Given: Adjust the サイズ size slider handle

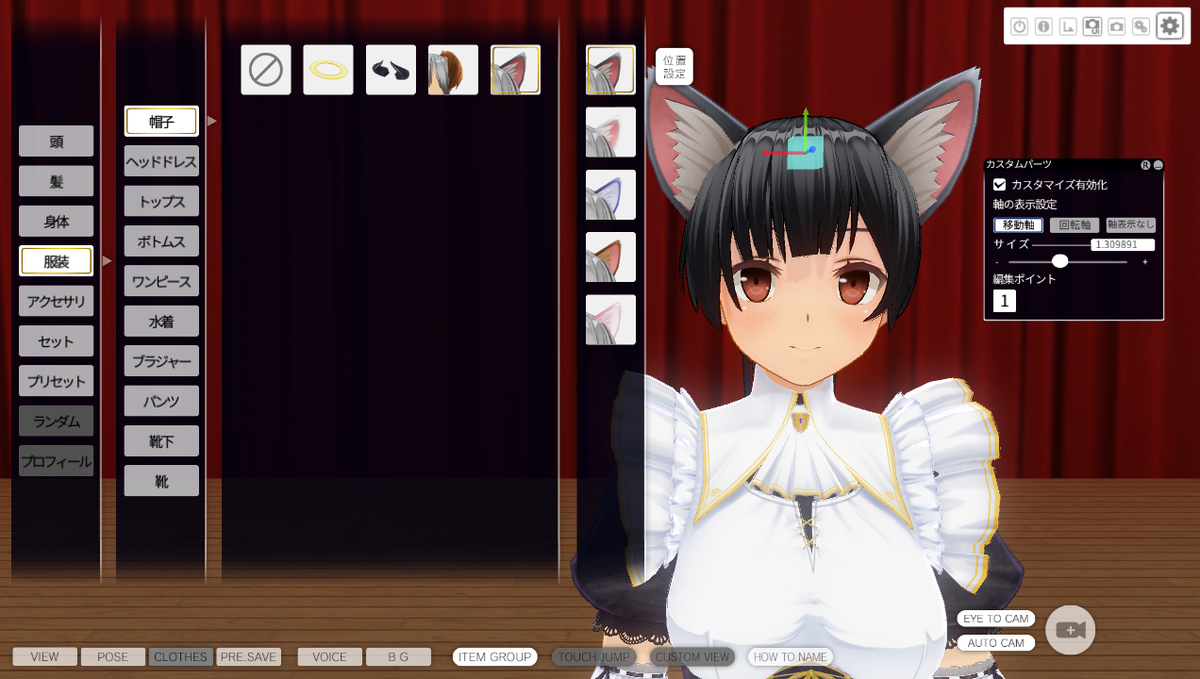Looking at the screenshot, I should tap(1060, 261).
